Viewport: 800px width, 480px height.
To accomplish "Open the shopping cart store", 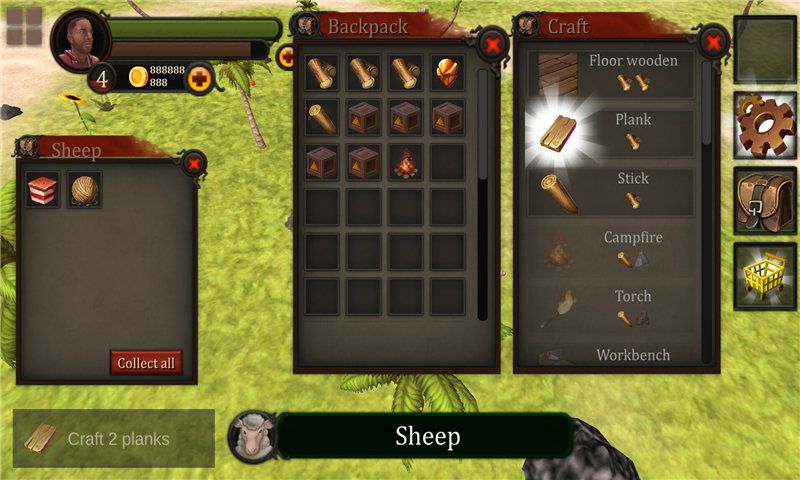I will click(x=765, y=274).
